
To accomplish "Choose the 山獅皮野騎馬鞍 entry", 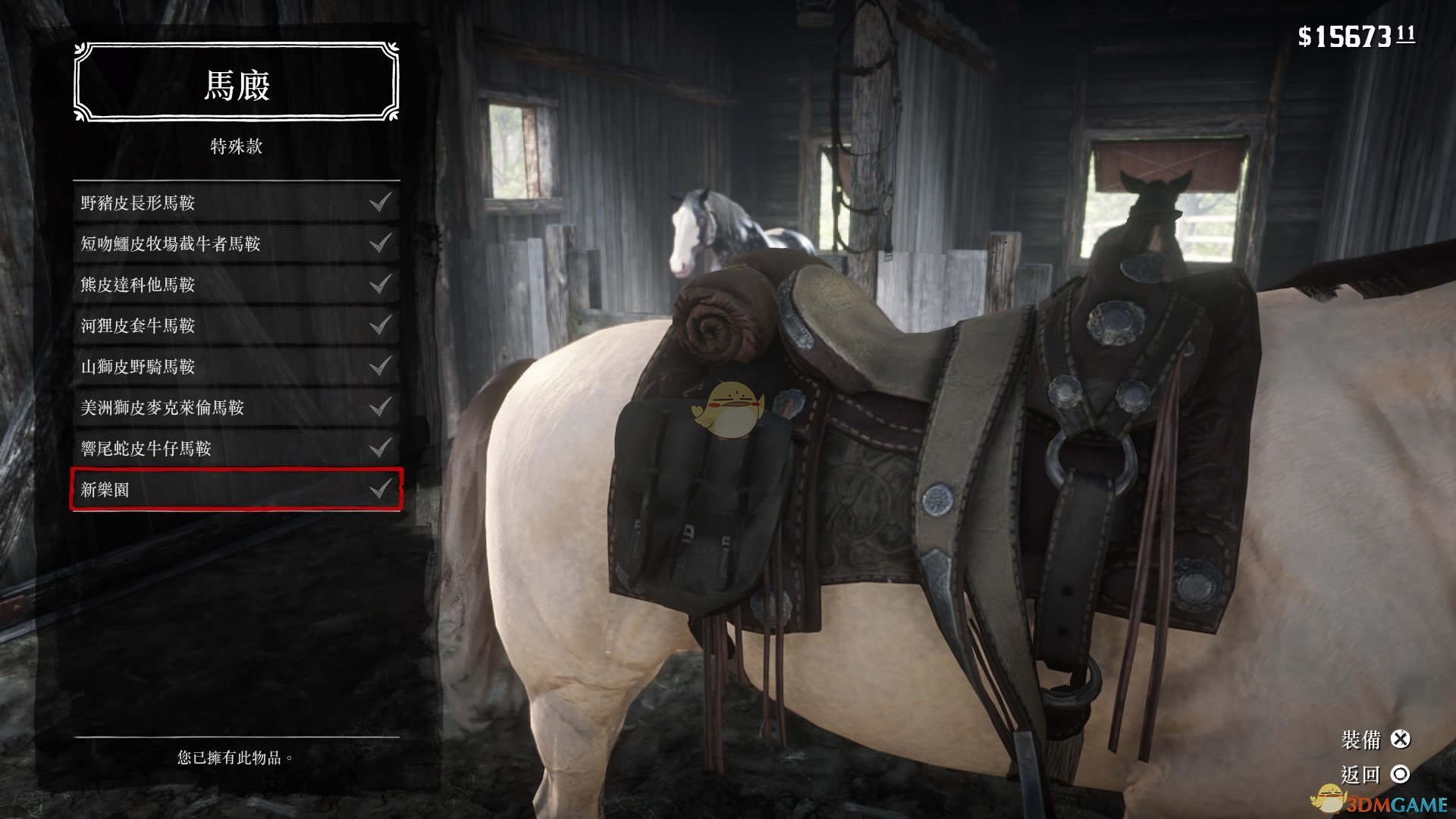I will (236, 366).
